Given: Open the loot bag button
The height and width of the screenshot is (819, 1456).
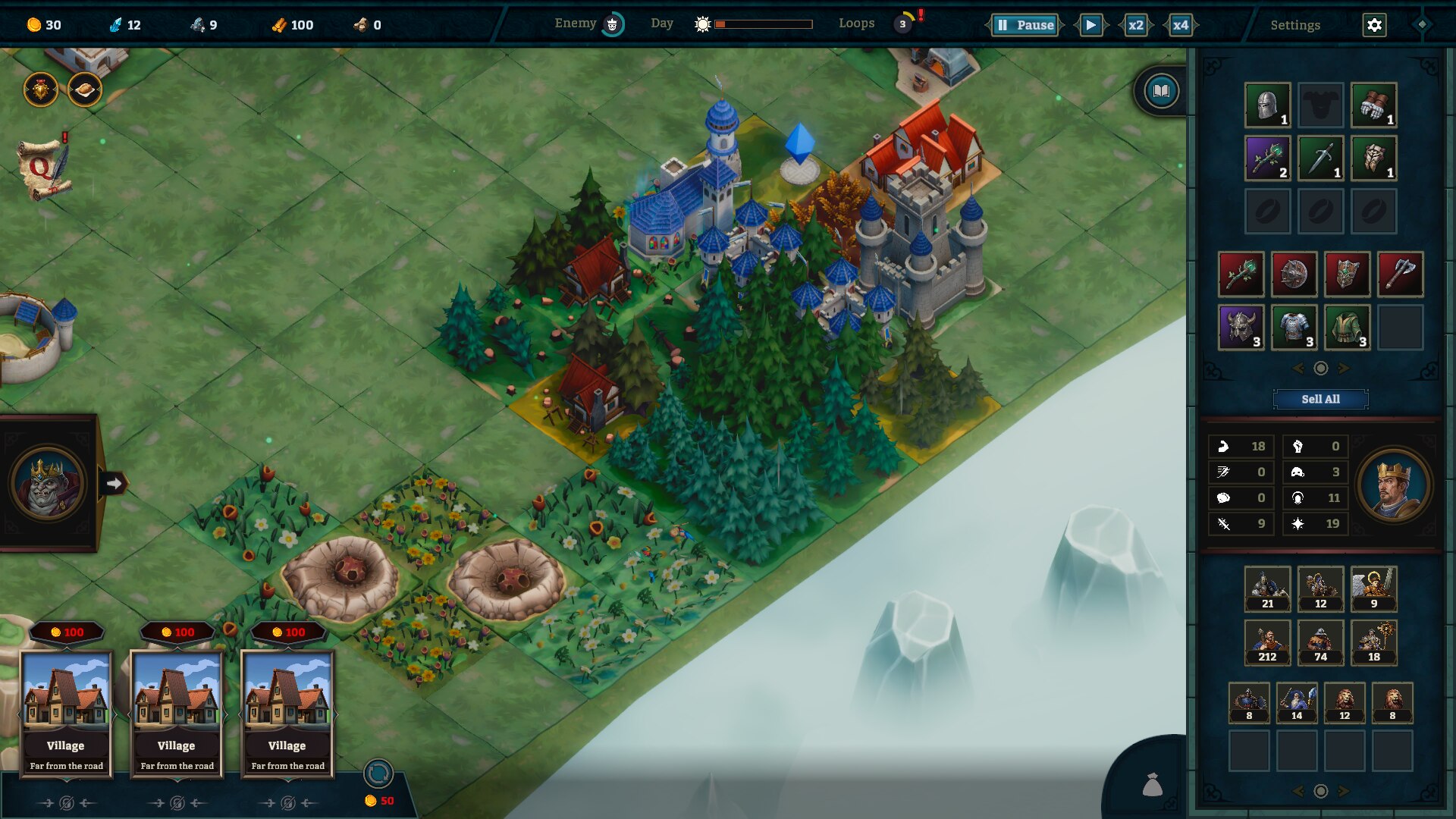Looking at the screenshot, I should click(x=1152, y=785).
